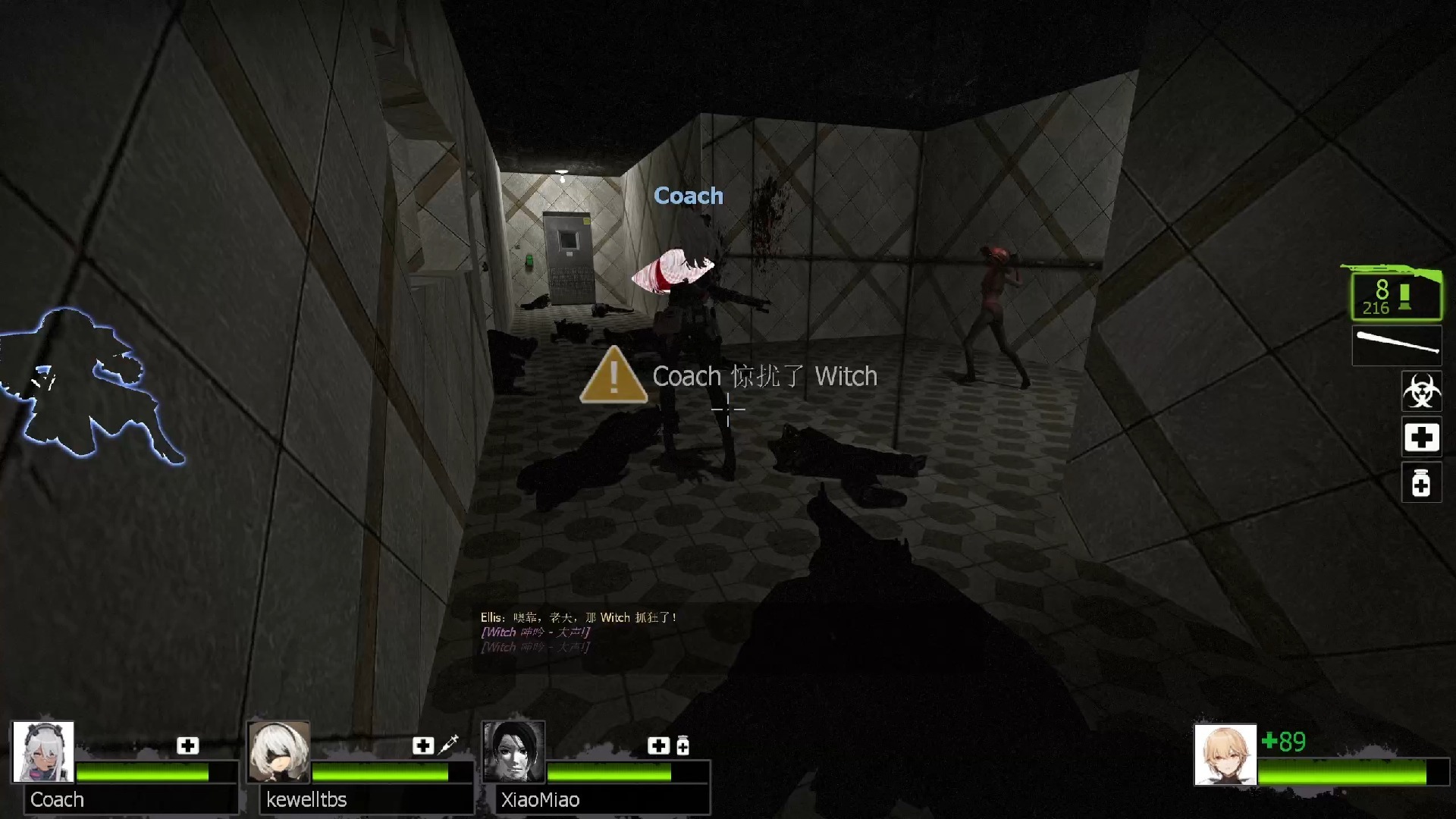This screenshot has height=819, width=1456.
Task: Select the pain pills bottle slot
Action: (1421, 483)
